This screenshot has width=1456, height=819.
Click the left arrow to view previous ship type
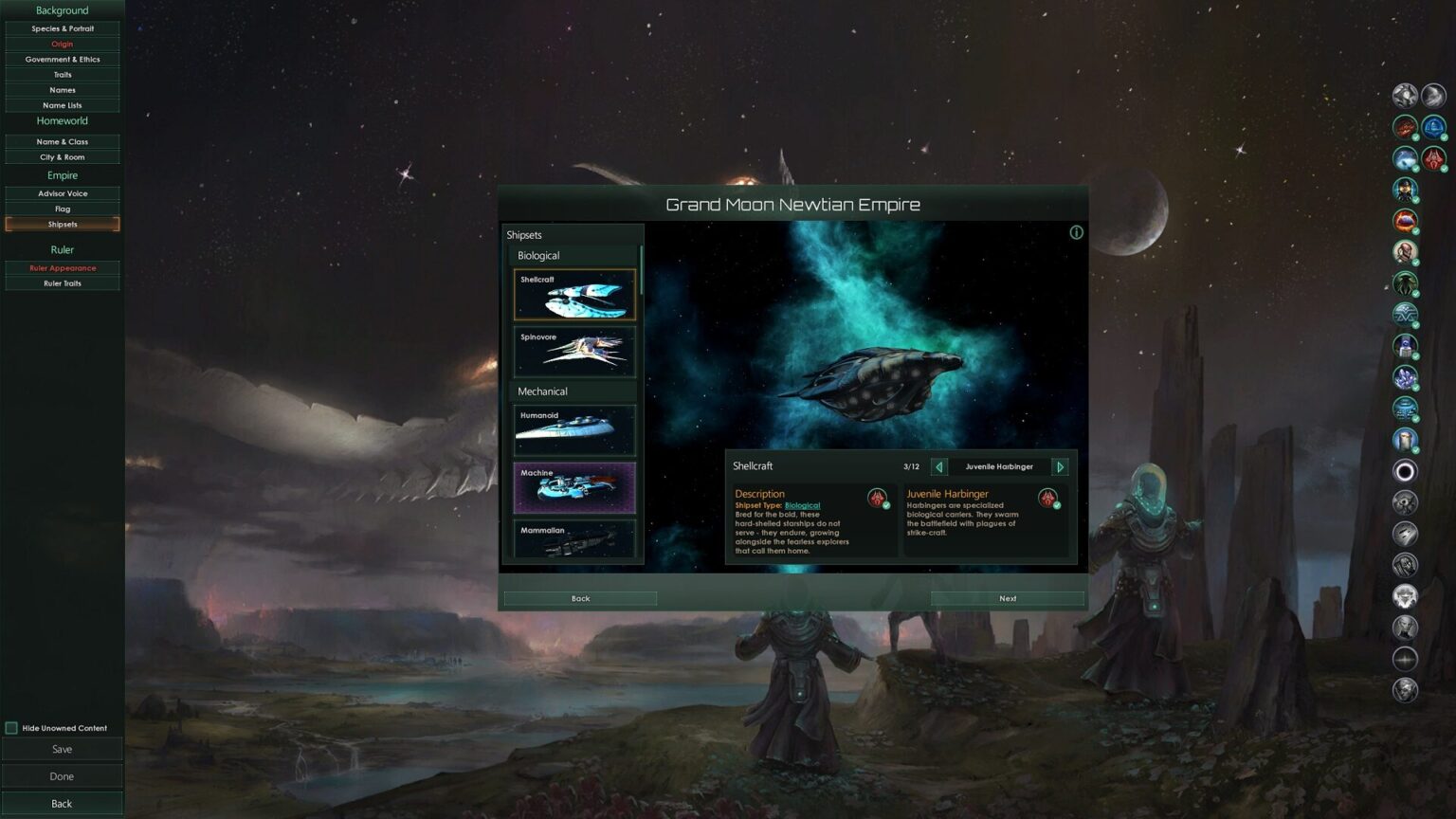point(938,466)
